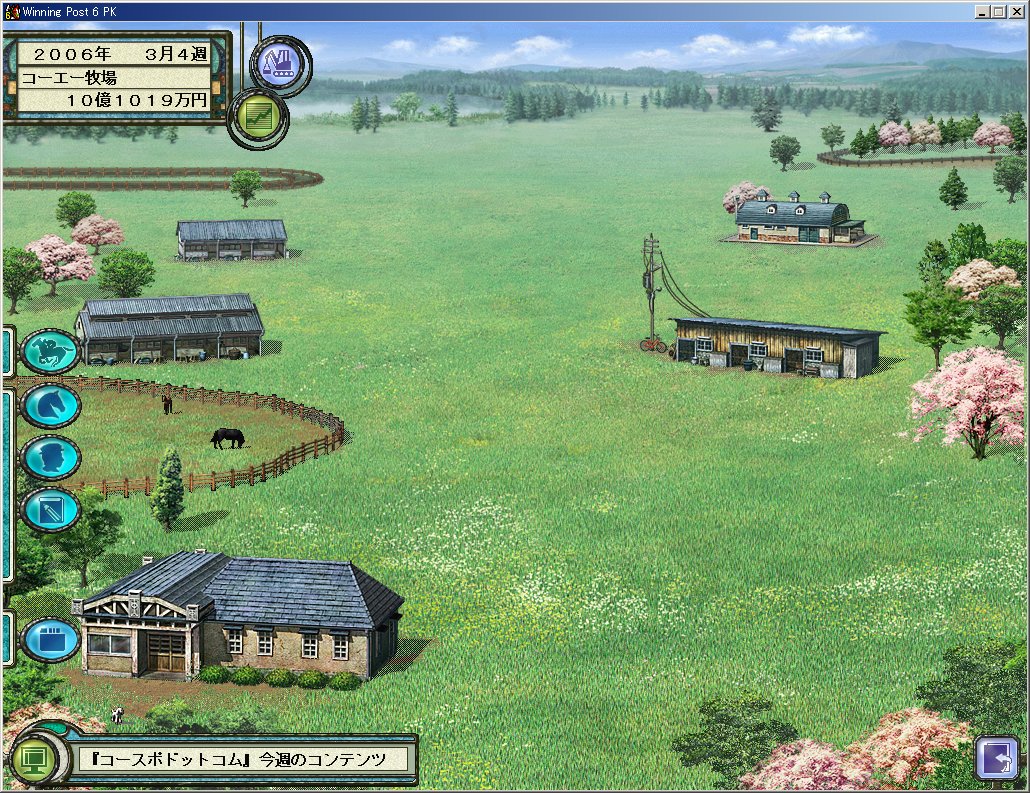
Task: Select the jockey on racehorse icon
Action: pos(50,352)
